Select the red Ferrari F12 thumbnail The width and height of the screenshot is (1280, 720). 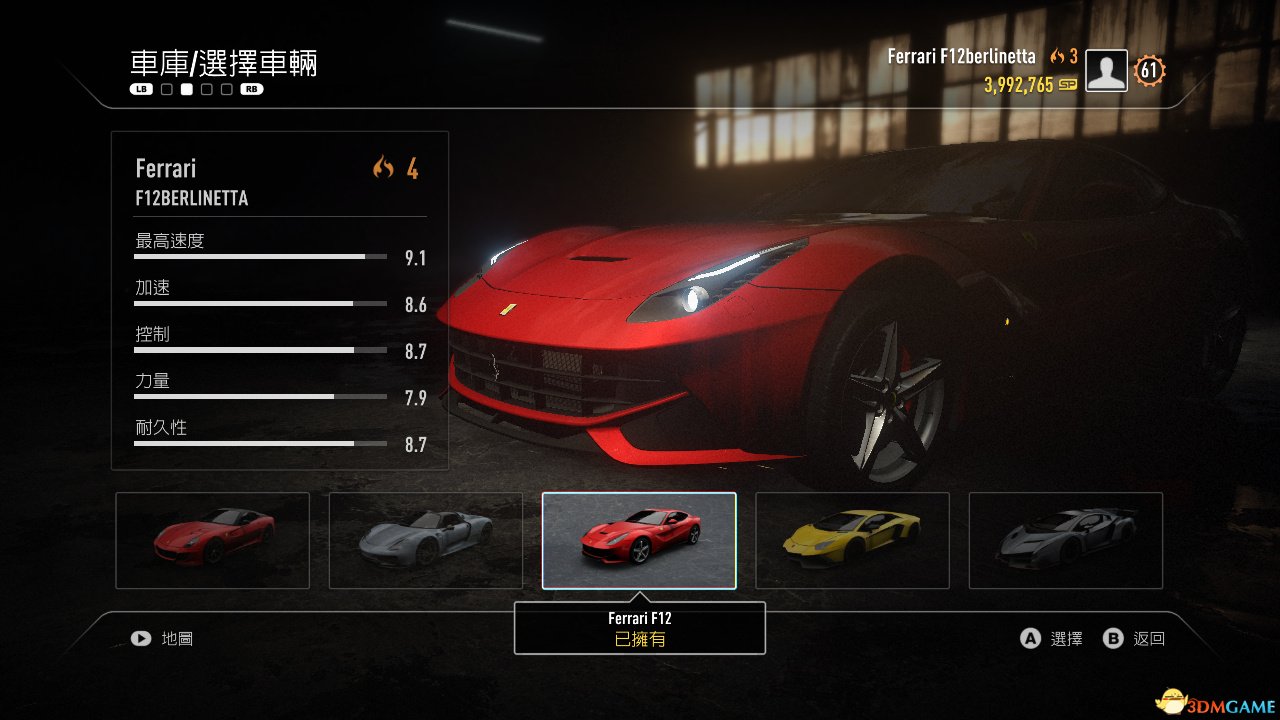coord(639,540)
